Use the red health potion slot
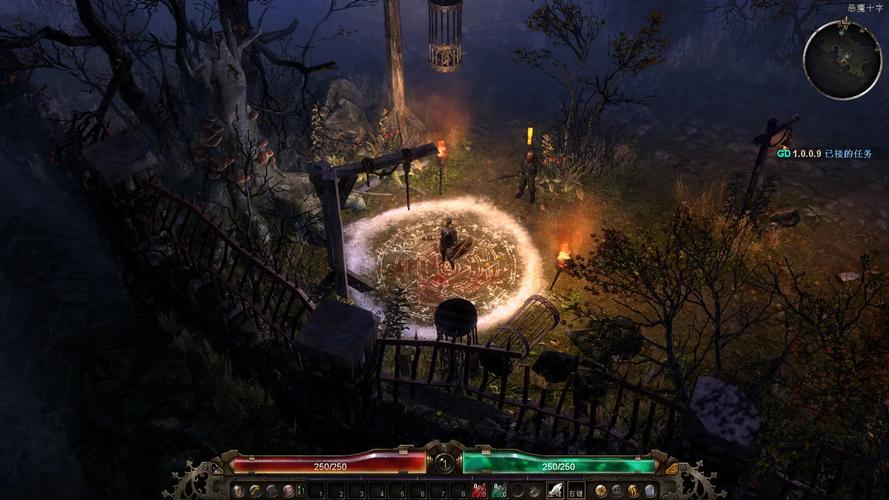This screenshot has width=889, height=500. click(480, 491)
